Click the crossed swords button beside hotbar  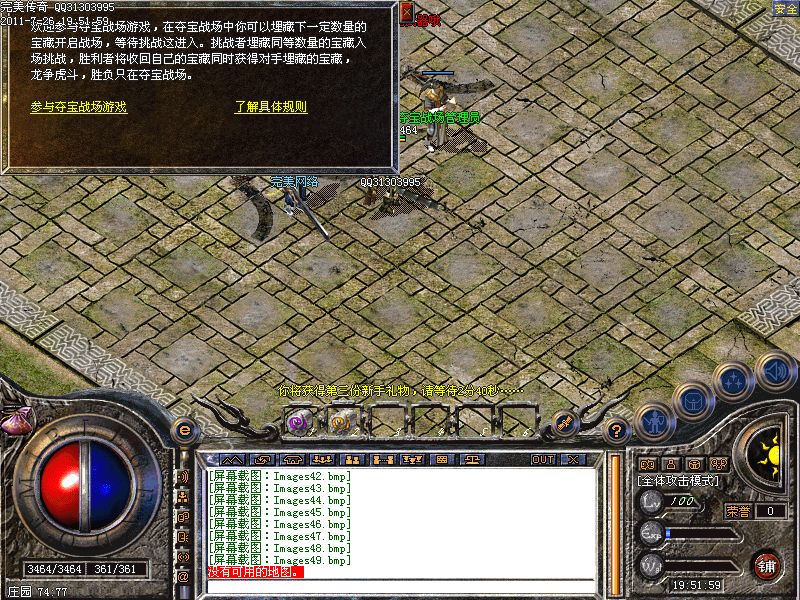pyautogui.click(x=563, y=423)
